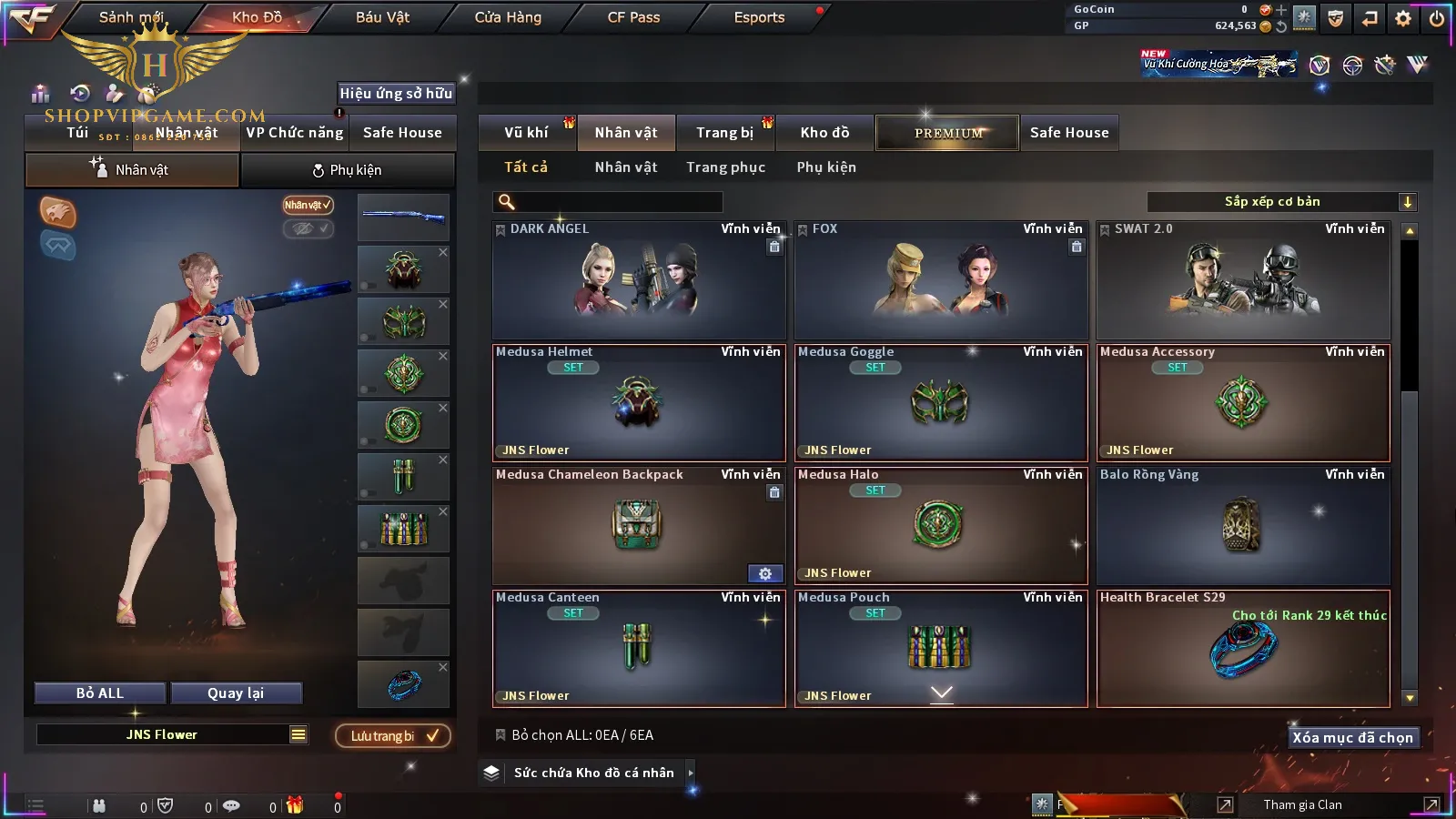Image resolution: width=1456 pixels, height=819 pixels.
Task: Click Xóa mục đã chọn button
Action: (1352, 738)
